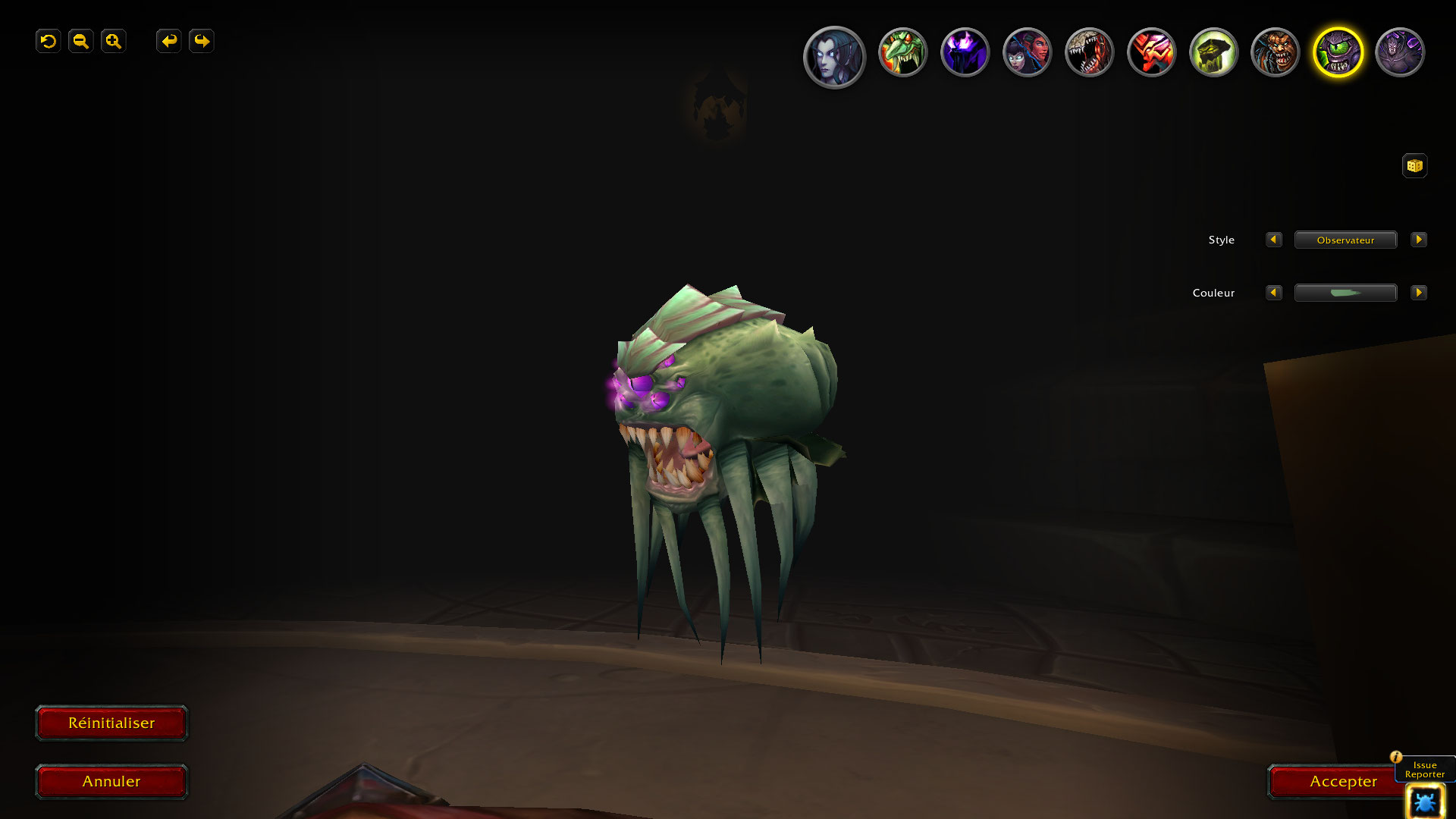Go to the next Style option
This screenshot has height=819, width=1456.
pos(1418,240)
